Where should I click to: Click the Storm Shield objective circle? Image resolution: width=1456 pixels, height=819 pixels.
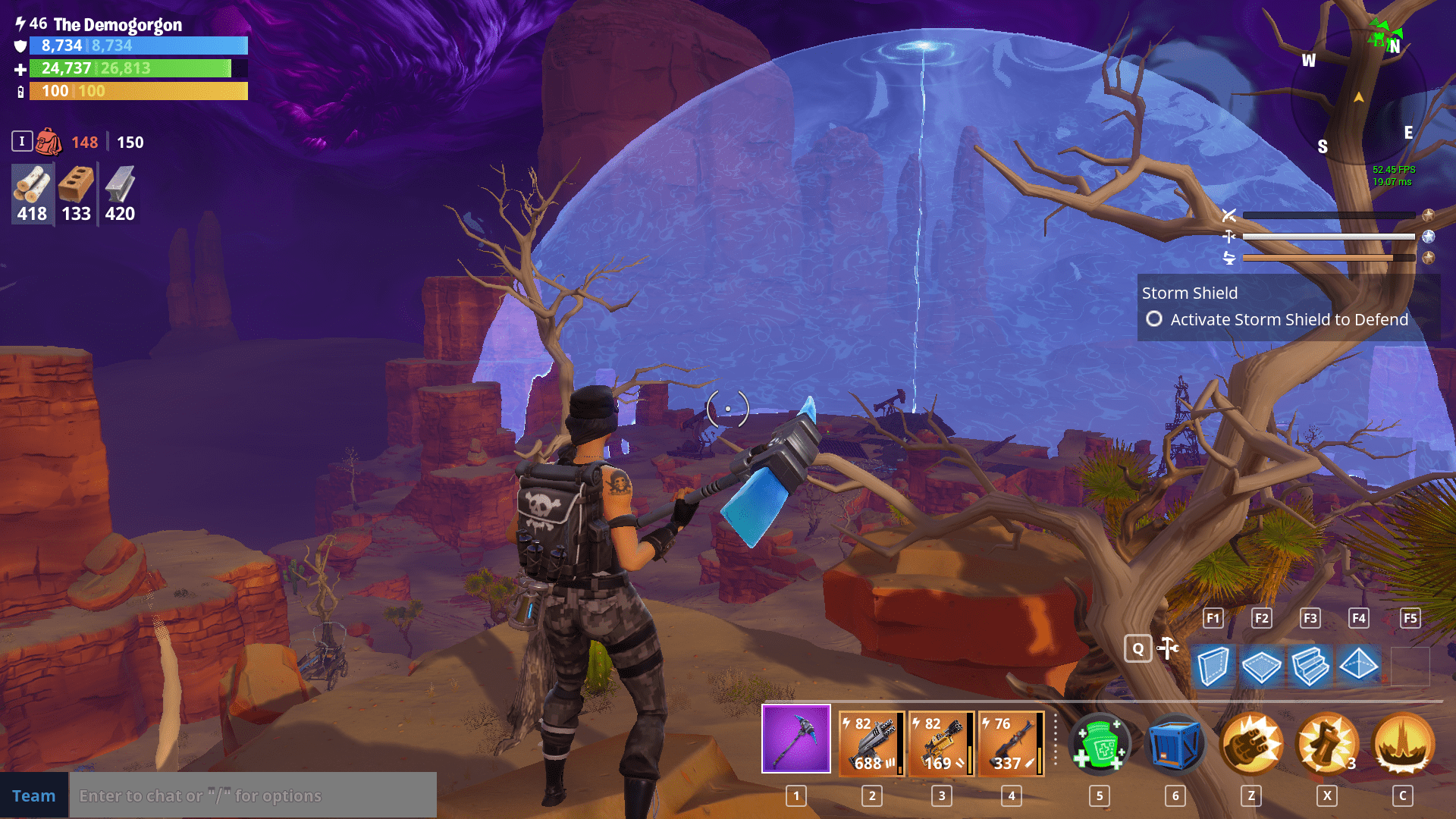1154,319
